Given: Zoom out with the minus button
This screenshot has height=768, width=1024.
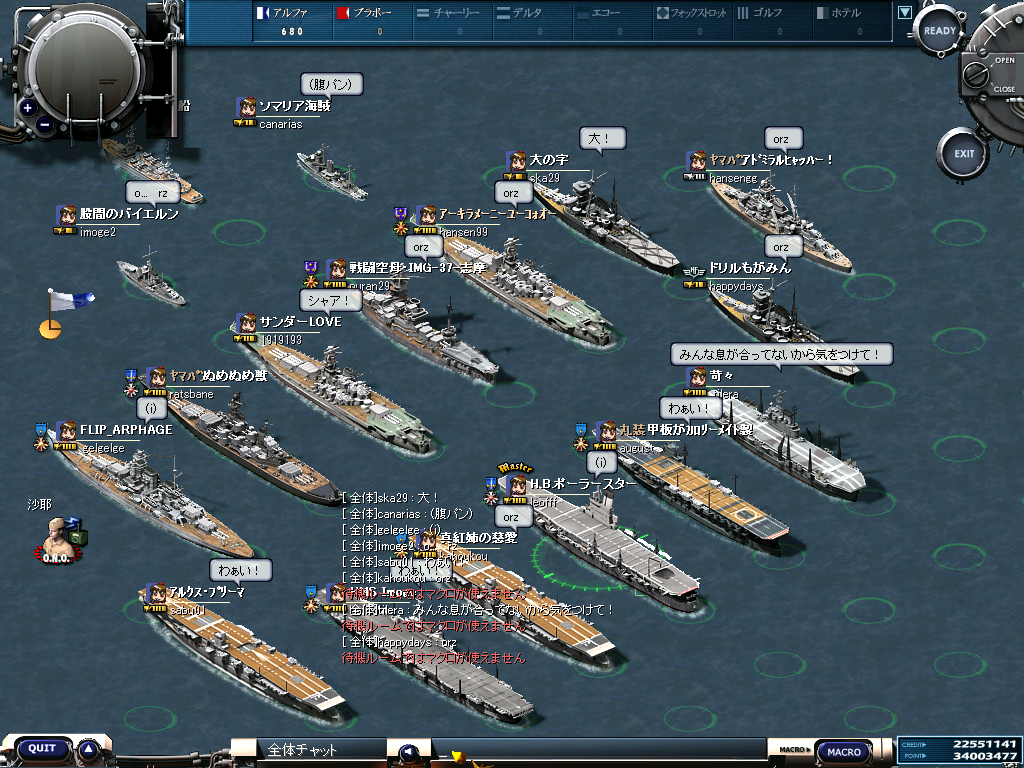Looking at the screenshot, I should [x=46, y=125].
